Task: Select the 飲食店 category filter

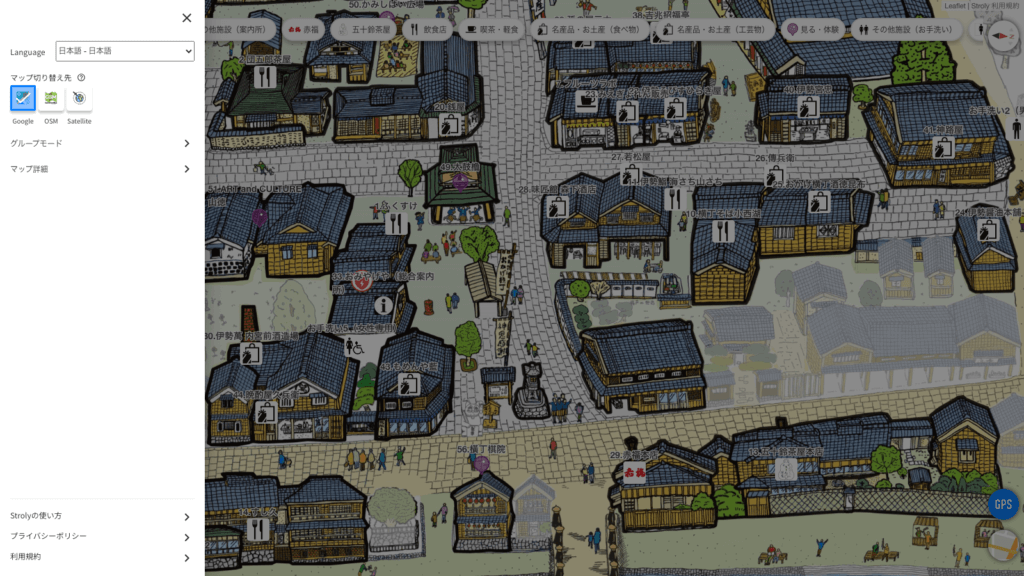Action: click(x=428, y=30)
